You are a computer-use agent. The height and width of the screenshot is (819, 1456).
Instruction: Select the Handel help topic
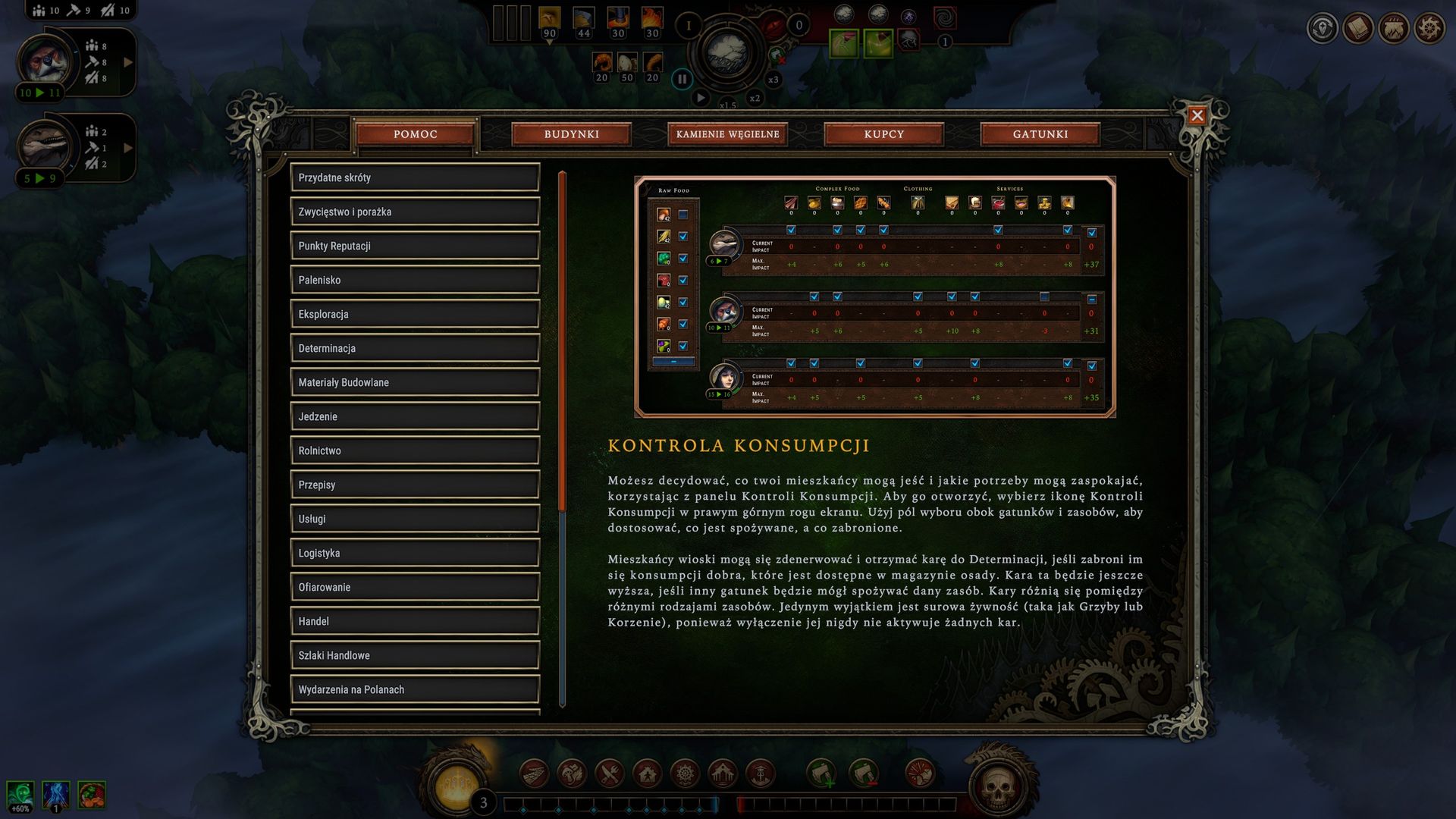415,621
